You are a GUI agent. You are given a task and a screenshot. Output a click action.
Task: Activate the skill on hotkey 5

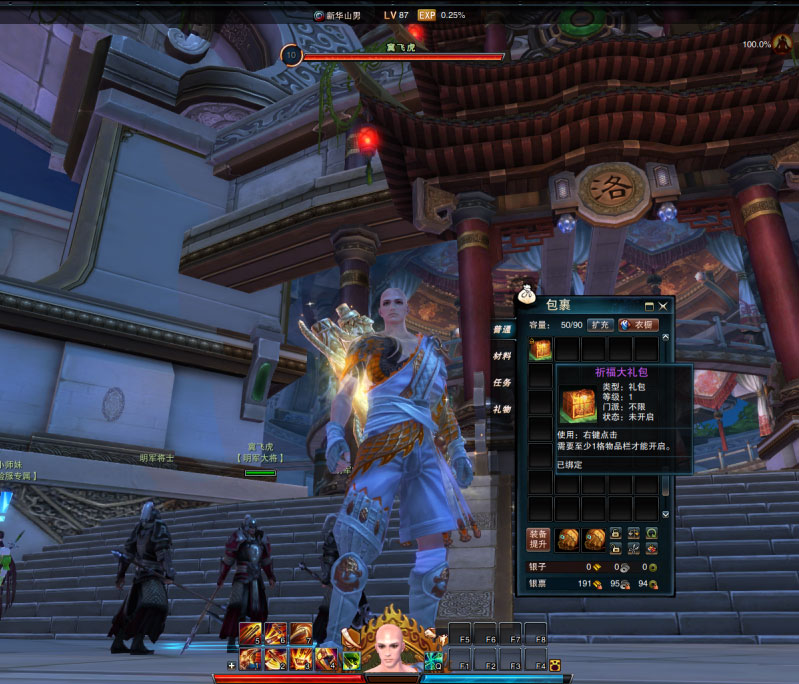[251, 635]
